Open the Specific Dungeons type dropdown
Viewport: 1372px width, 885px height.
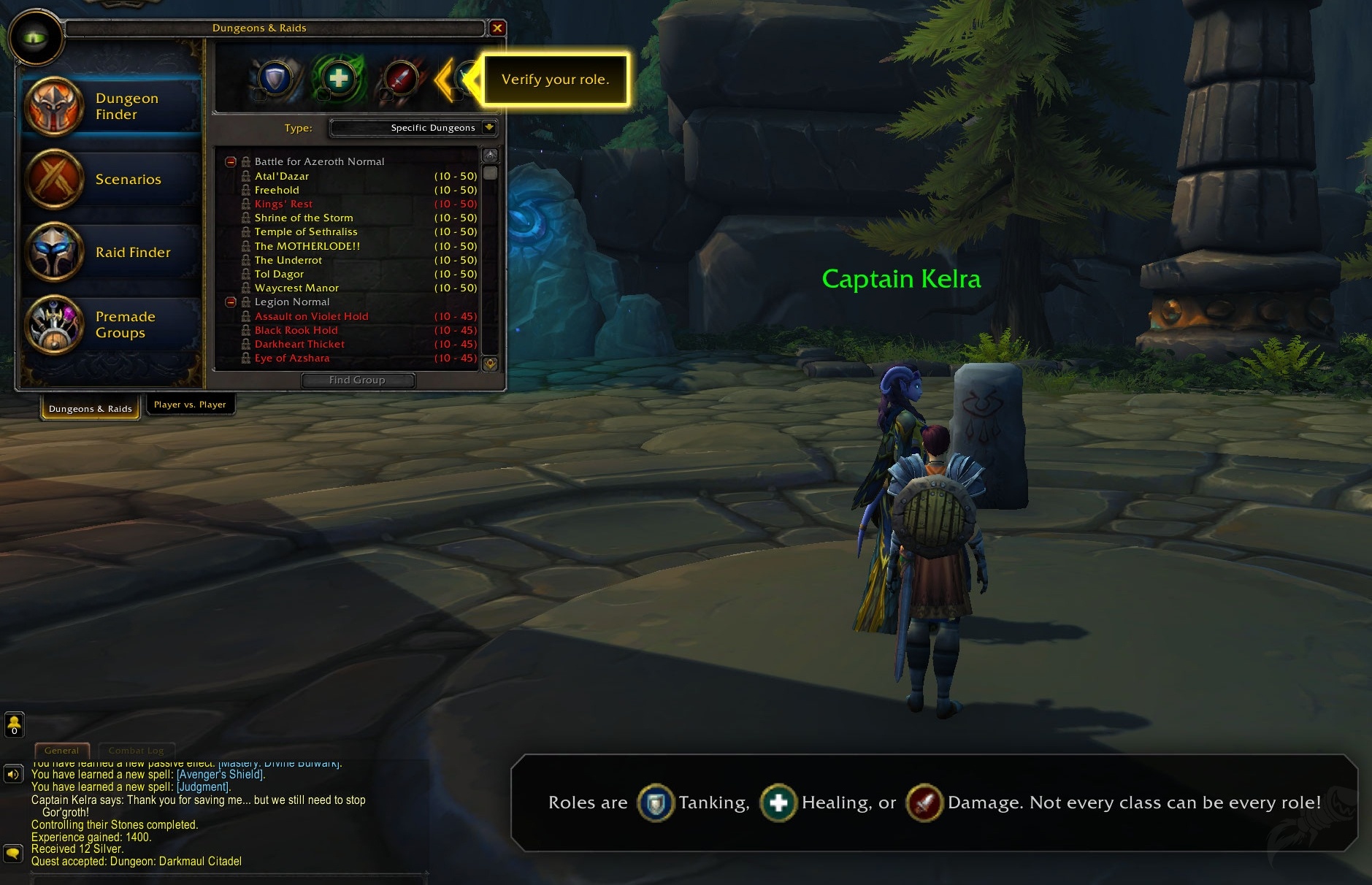click(488, 128)
